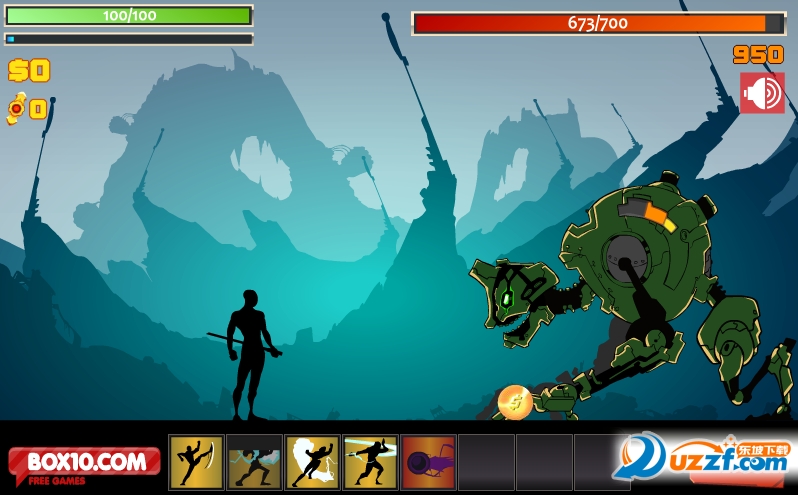Toggle the sound speaker button
This screenshot has width=798, height=495.
[762, 93]
